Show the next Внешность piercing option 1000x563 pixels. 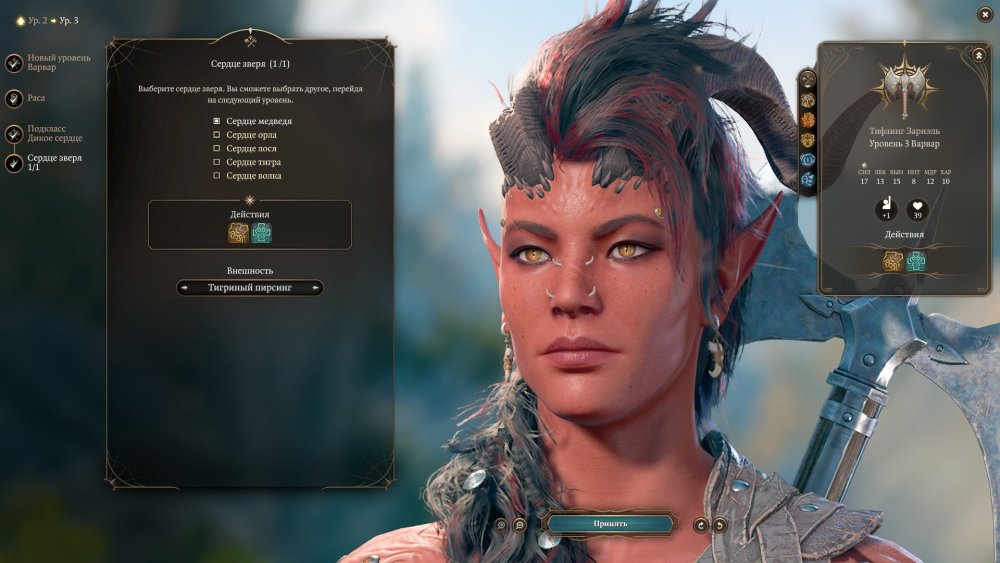point(316,288)
